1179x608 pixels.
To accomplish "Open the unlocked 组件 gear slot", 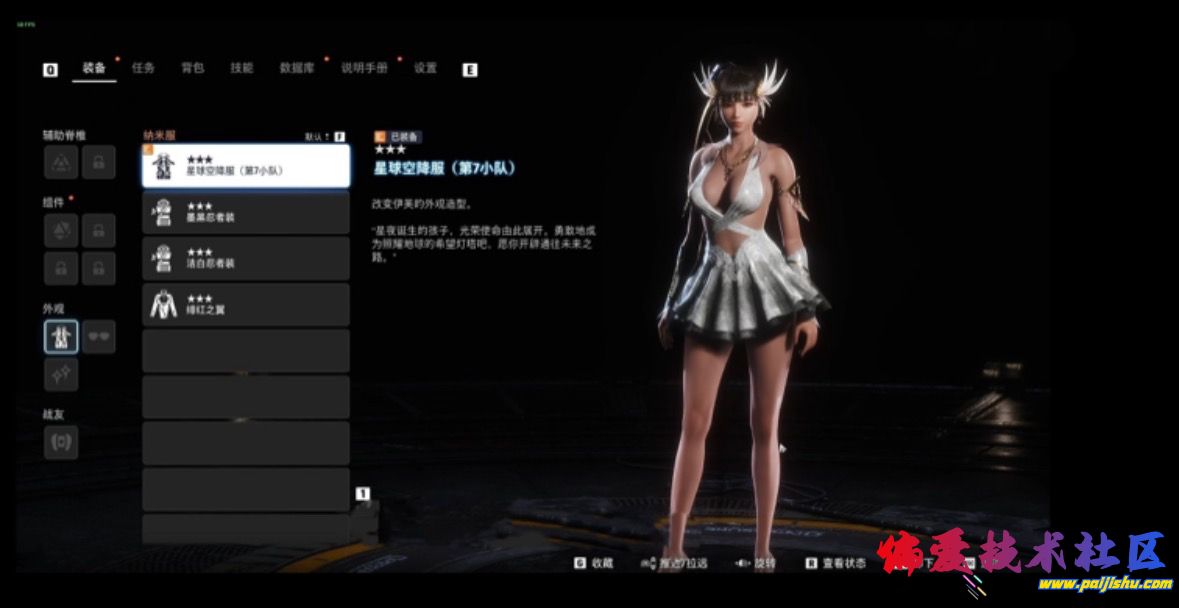I will tap(61, 230).
